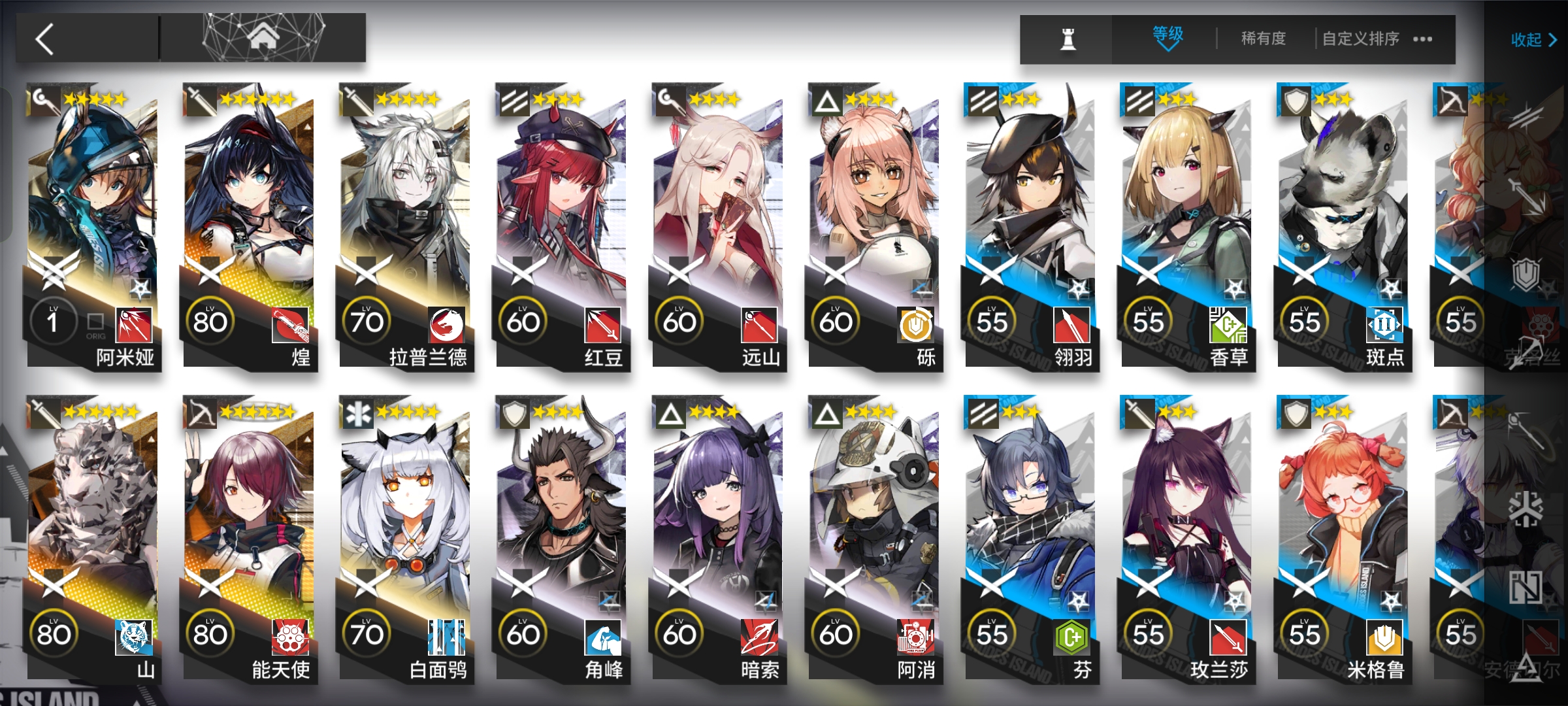Select the chess rook filter icon
Viewport: 1568px width, 706px height.
(x=1068, y=39)
